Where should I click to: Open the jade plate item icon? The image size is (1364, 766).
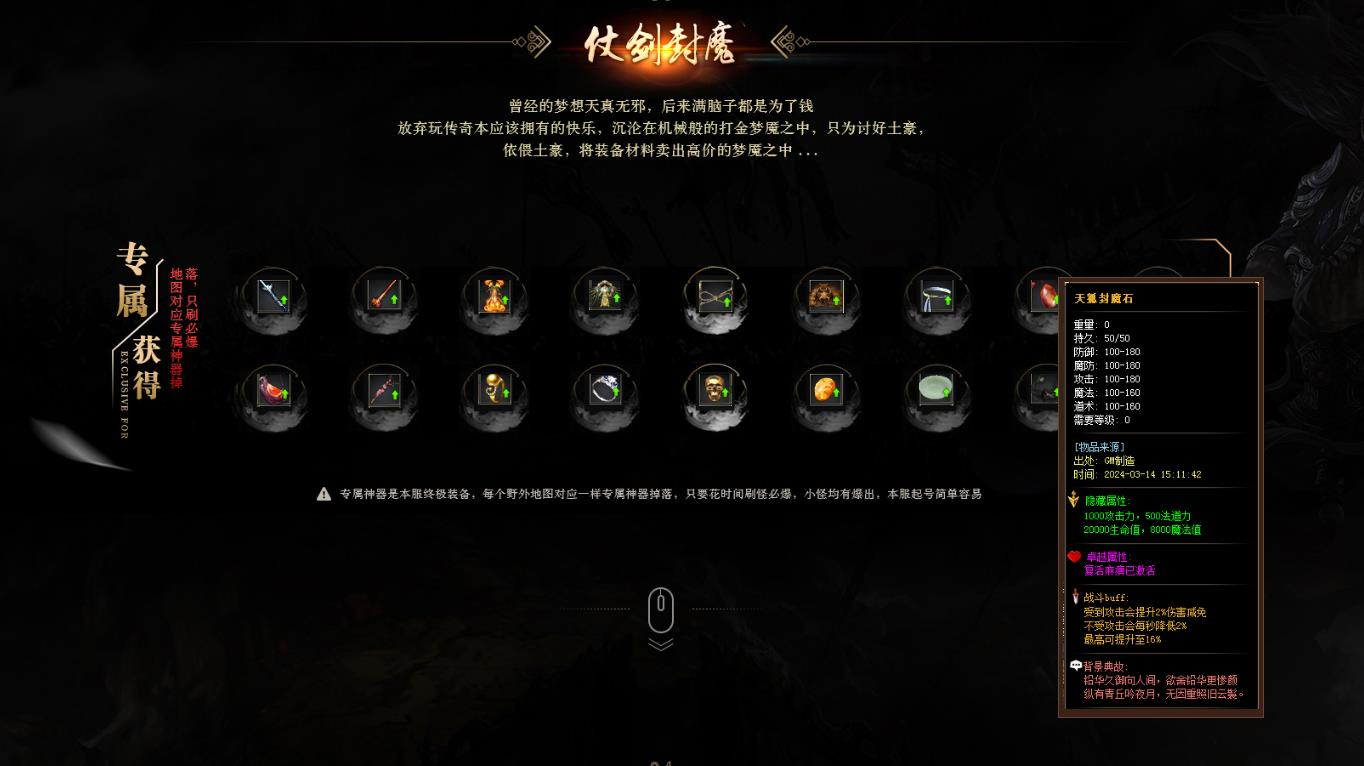936,392
